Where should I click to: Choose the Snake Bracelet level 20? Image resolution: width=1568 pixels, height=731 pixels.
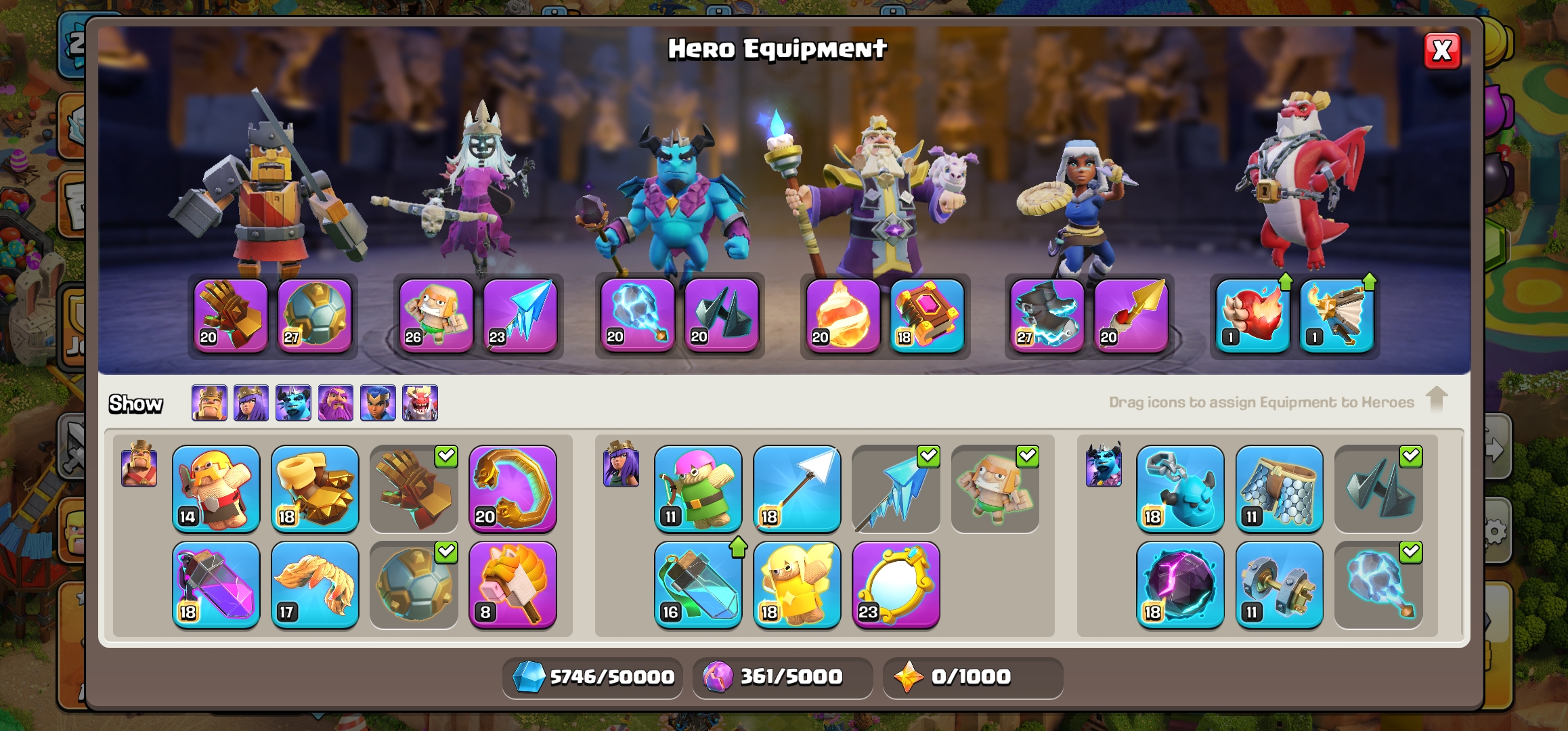[513, 489]
